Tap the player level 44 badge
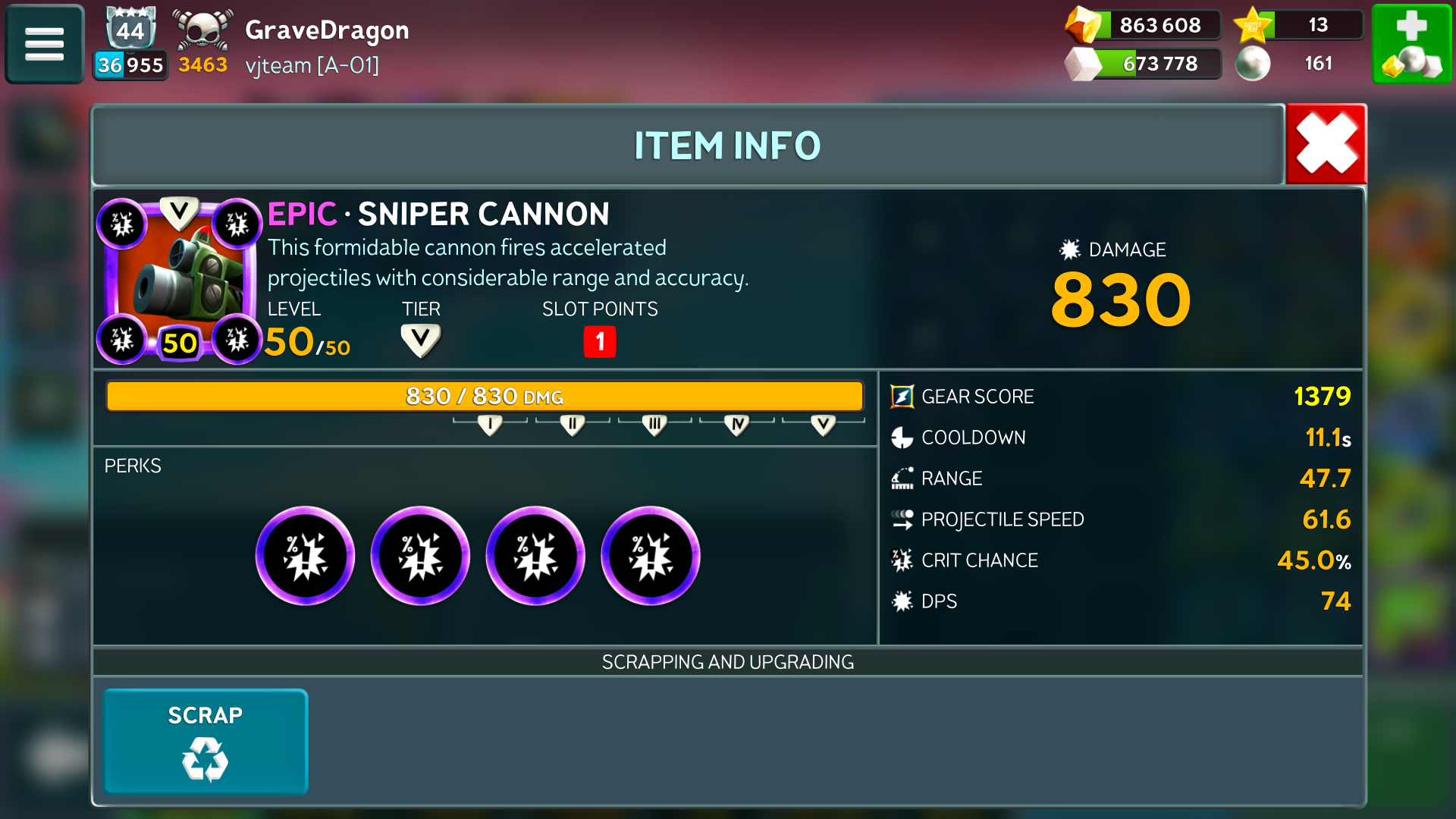This screenshot has width=1456, height=819. pos(130,30)
